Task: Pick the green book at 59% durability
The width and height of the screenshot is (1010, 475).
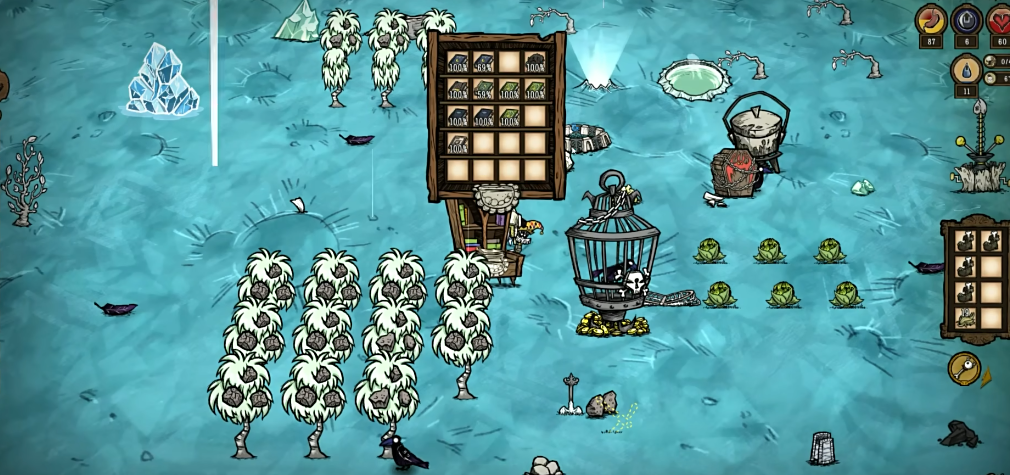Action: point(484,89)
